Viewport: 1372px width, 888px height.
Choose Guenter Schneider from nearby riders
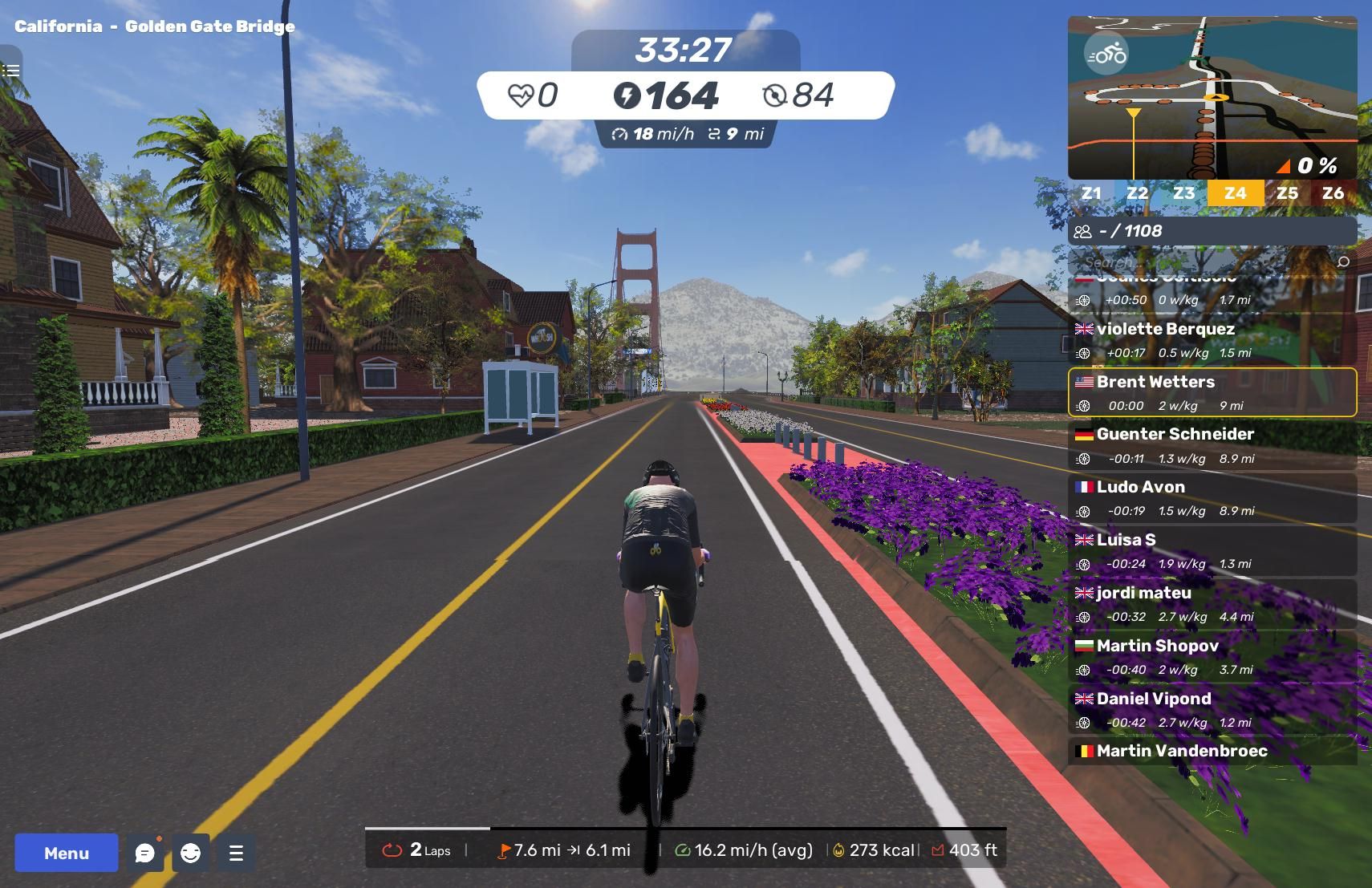coord(1212,445)
